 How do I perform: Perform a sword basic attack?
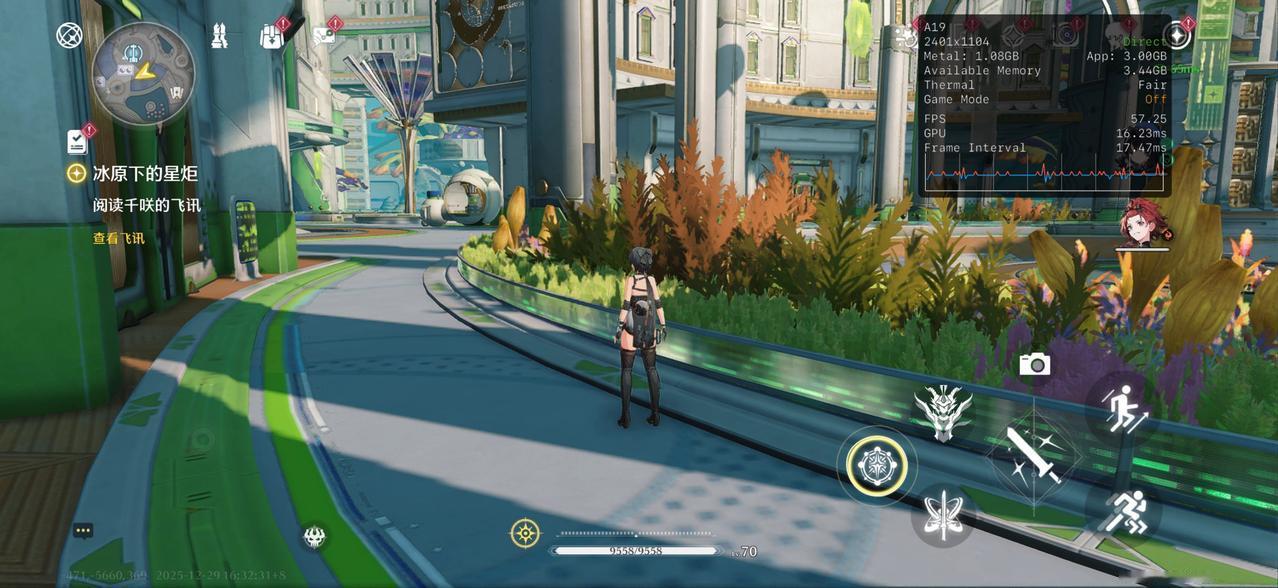(1033, 458)
